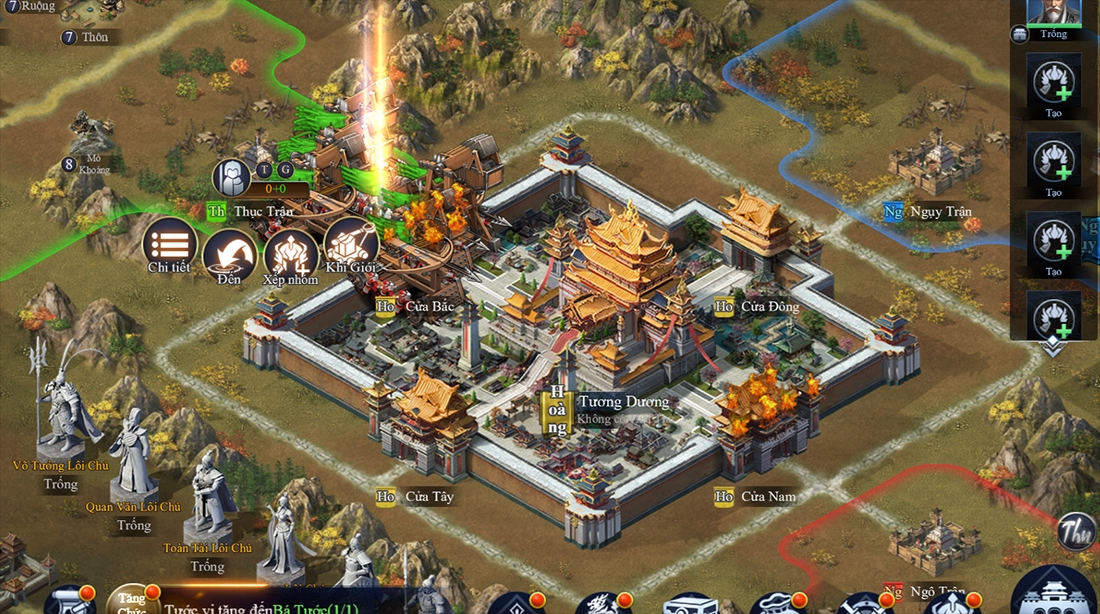Screen dimensions: 1100x614
Task: Open the treasure chest menu icon
Action: click(x=689, y=604)
